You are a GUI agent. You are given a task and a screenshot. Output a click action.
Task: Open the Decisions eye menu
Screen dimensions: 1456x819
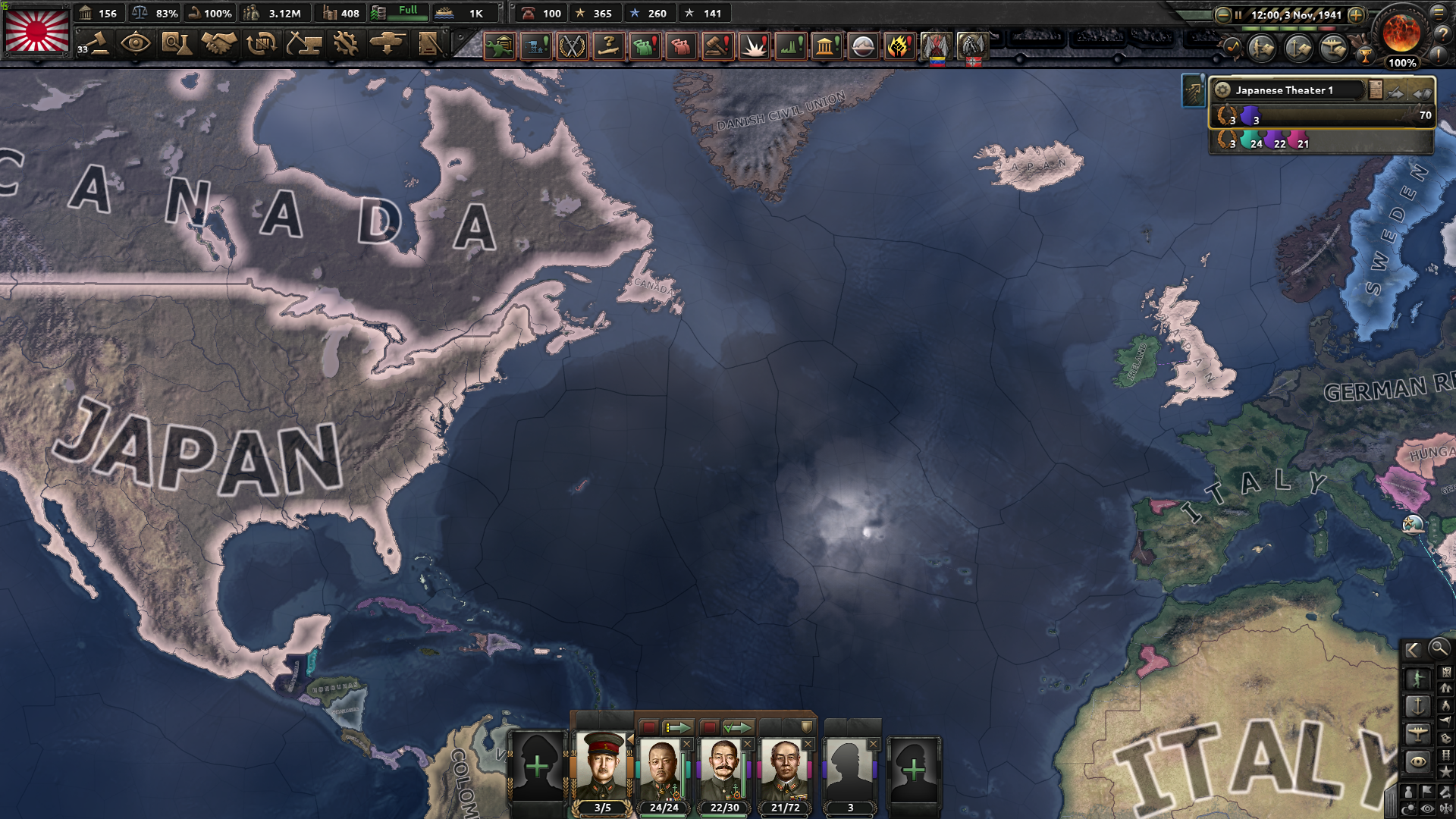135,45
